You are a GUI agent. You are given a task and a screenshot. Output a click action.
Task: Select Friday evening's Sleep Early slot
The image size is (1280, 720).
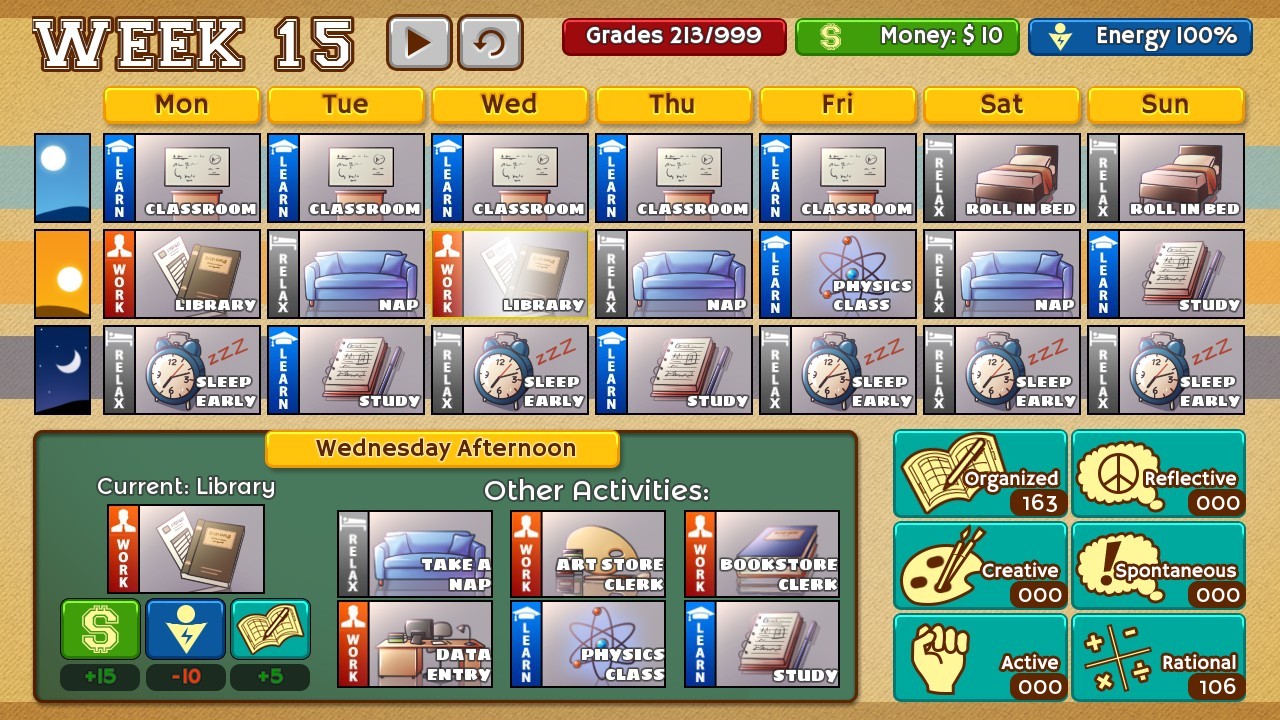[838, 370]
